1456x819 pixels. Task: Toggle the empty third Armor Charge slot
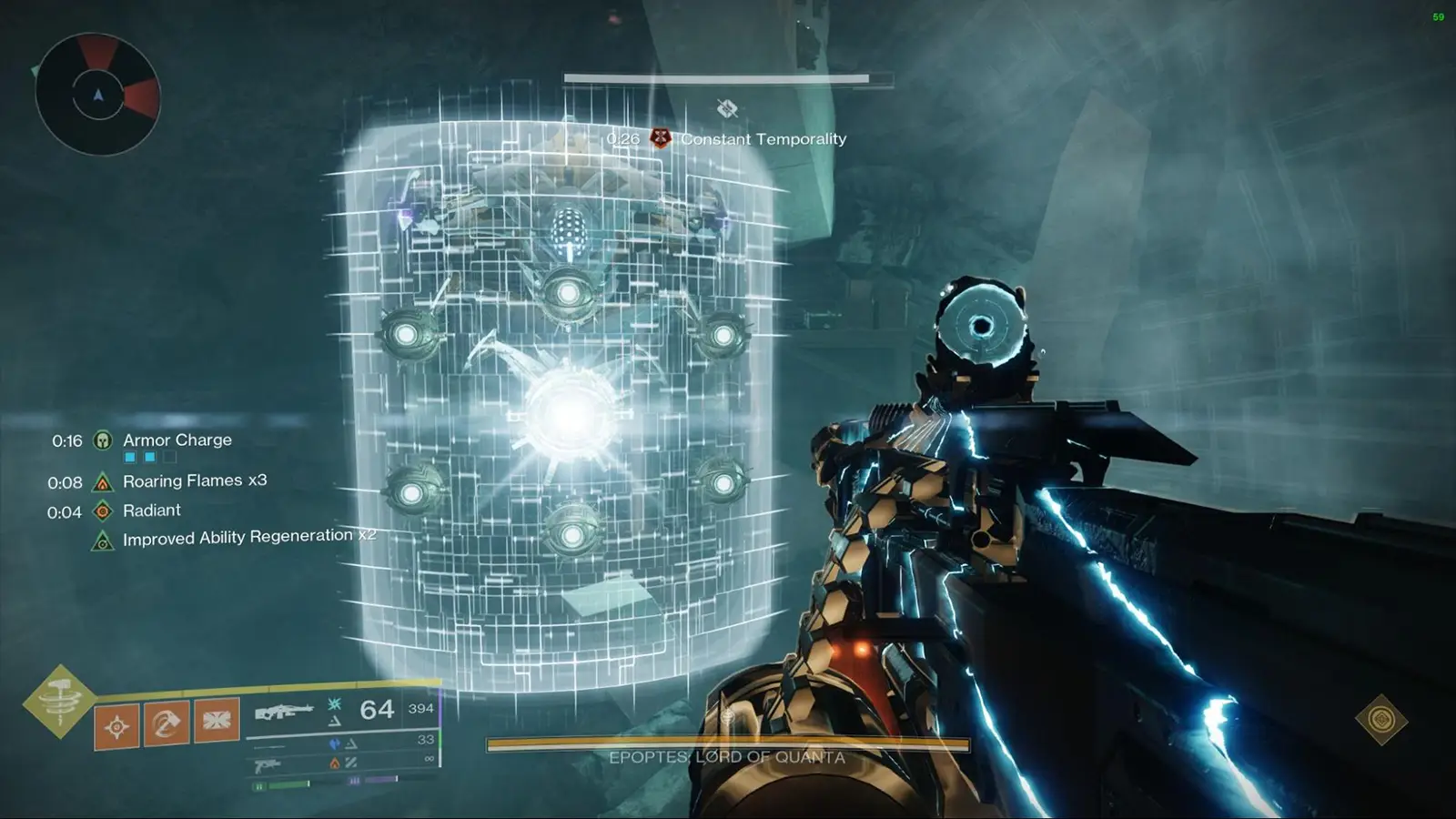(169, 458)
